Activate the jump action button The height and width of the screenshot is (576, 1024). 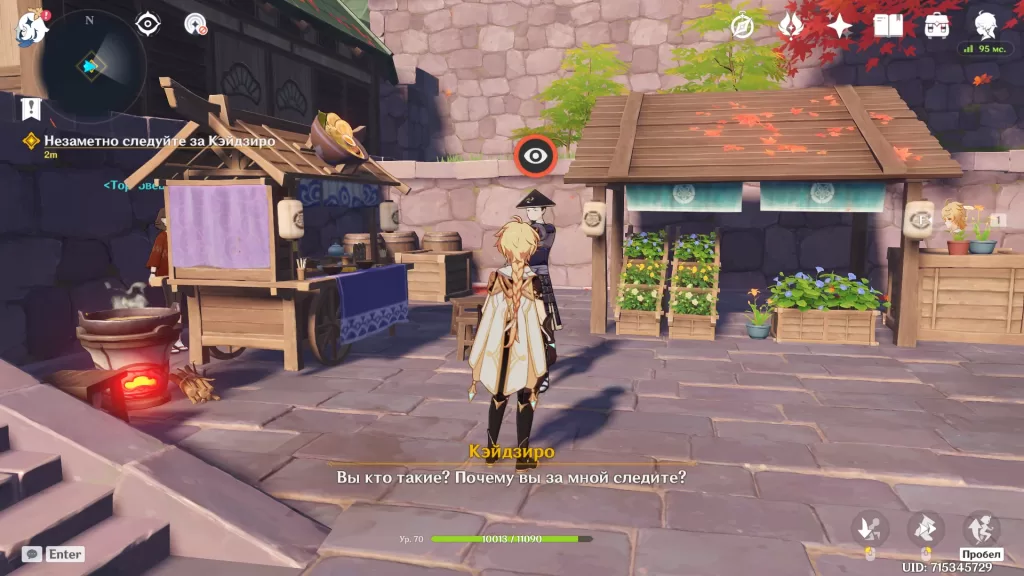point(980,527)
